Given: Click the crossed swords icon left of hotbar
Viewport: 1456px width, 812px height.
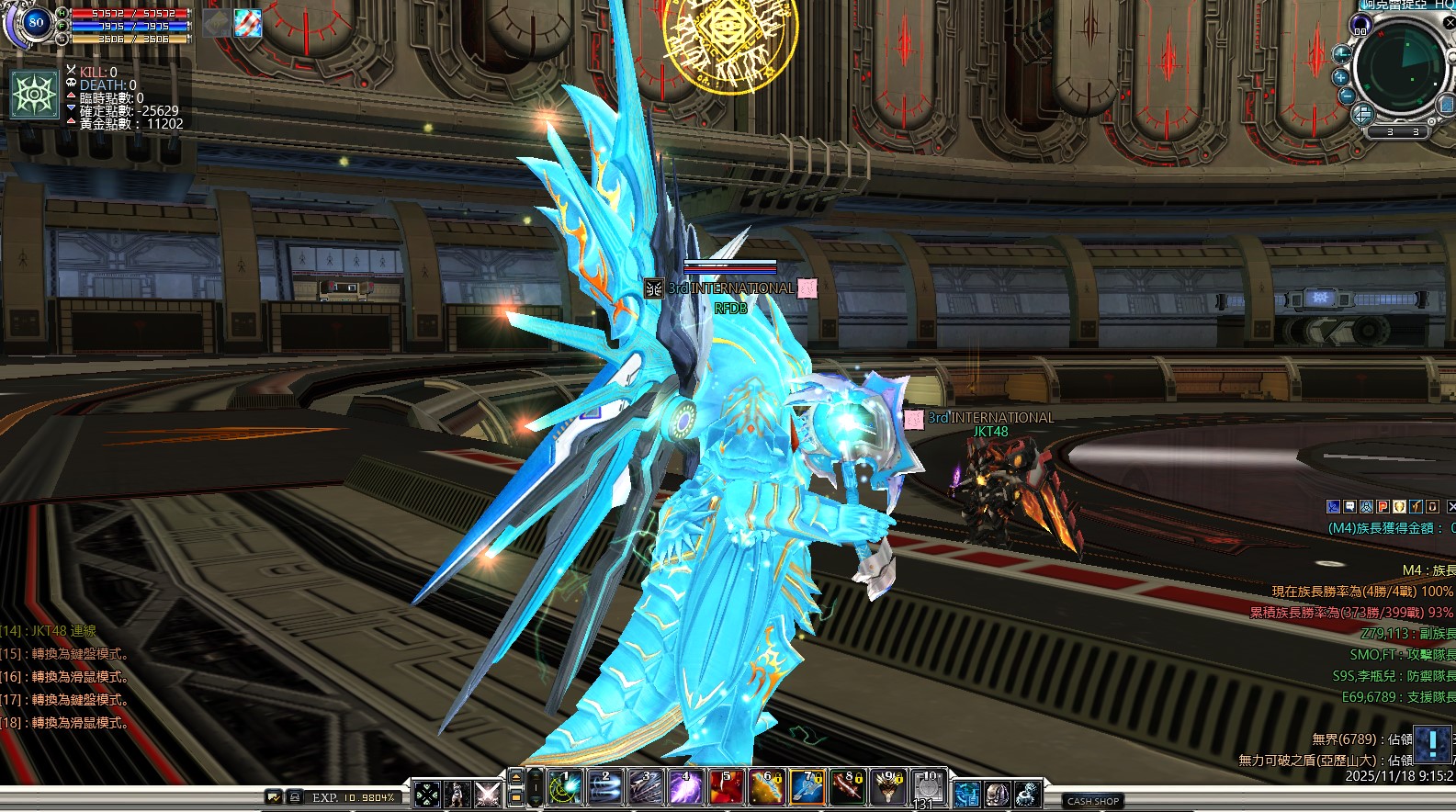Looking at the screenshot, I should point(488,794).
